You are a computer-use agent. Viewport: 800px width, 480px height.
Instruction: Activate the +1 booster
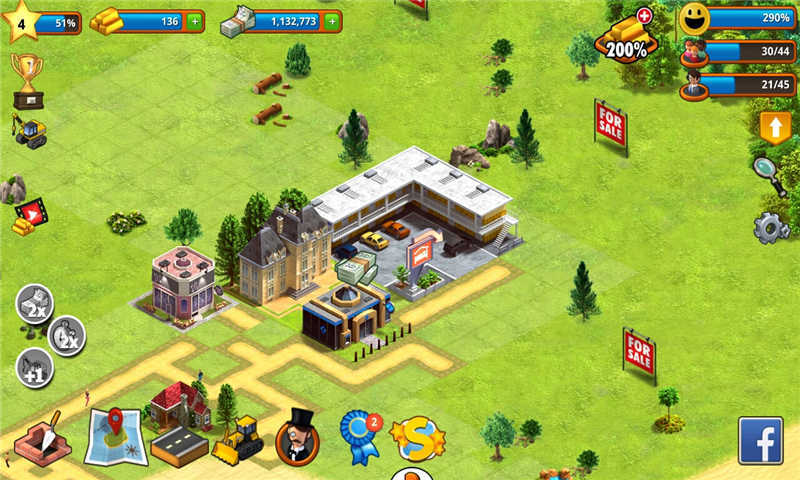(x=34, y=368)
